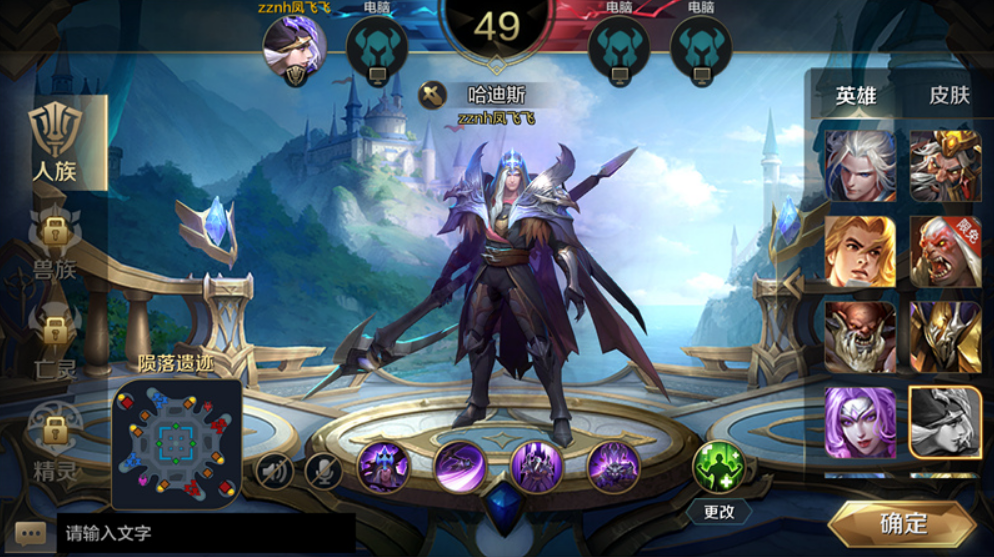Switch to the 皮肤 skins tab

point(949,96)
